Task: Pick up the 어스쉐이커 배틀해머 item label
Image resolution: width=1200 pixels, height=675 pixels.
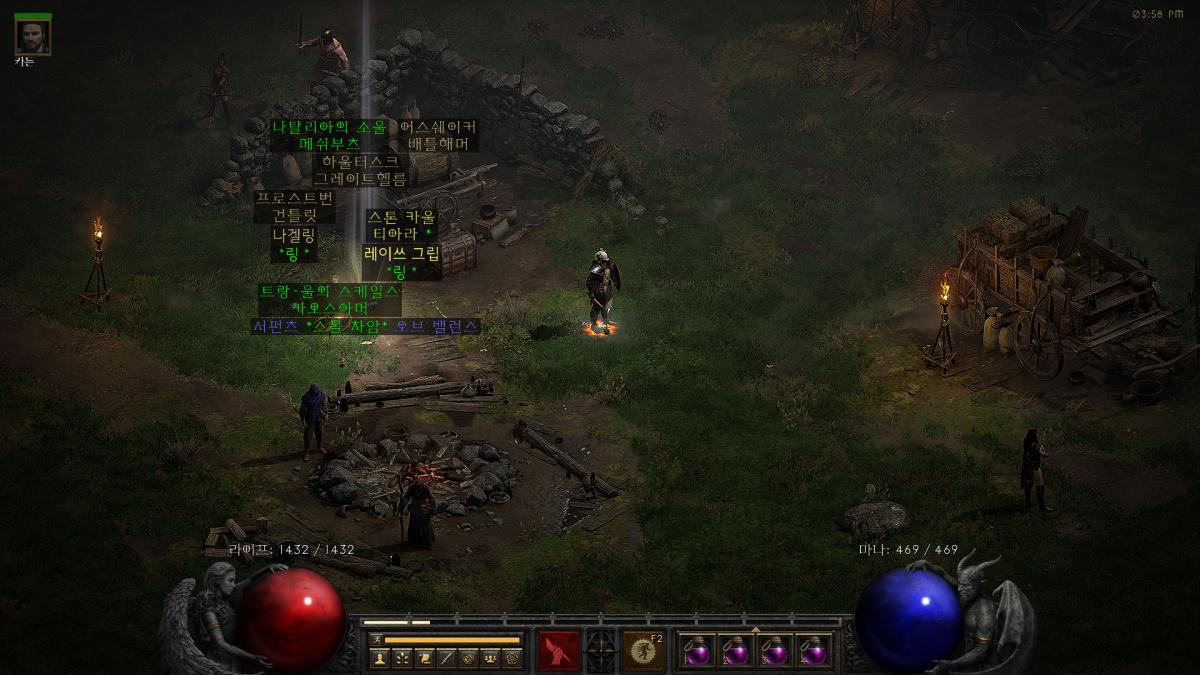Action: point(438,135)
